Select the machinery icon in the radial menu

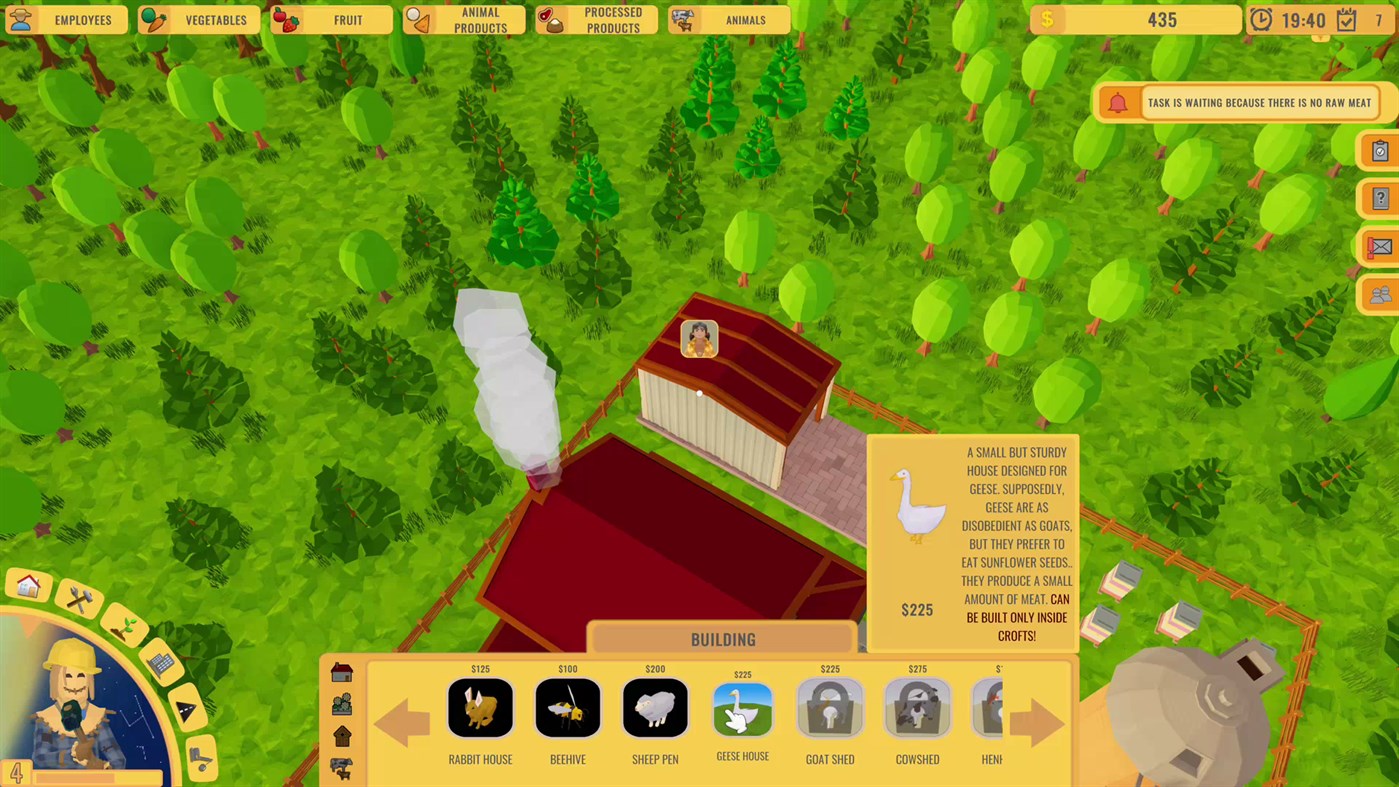click(200, 755)
